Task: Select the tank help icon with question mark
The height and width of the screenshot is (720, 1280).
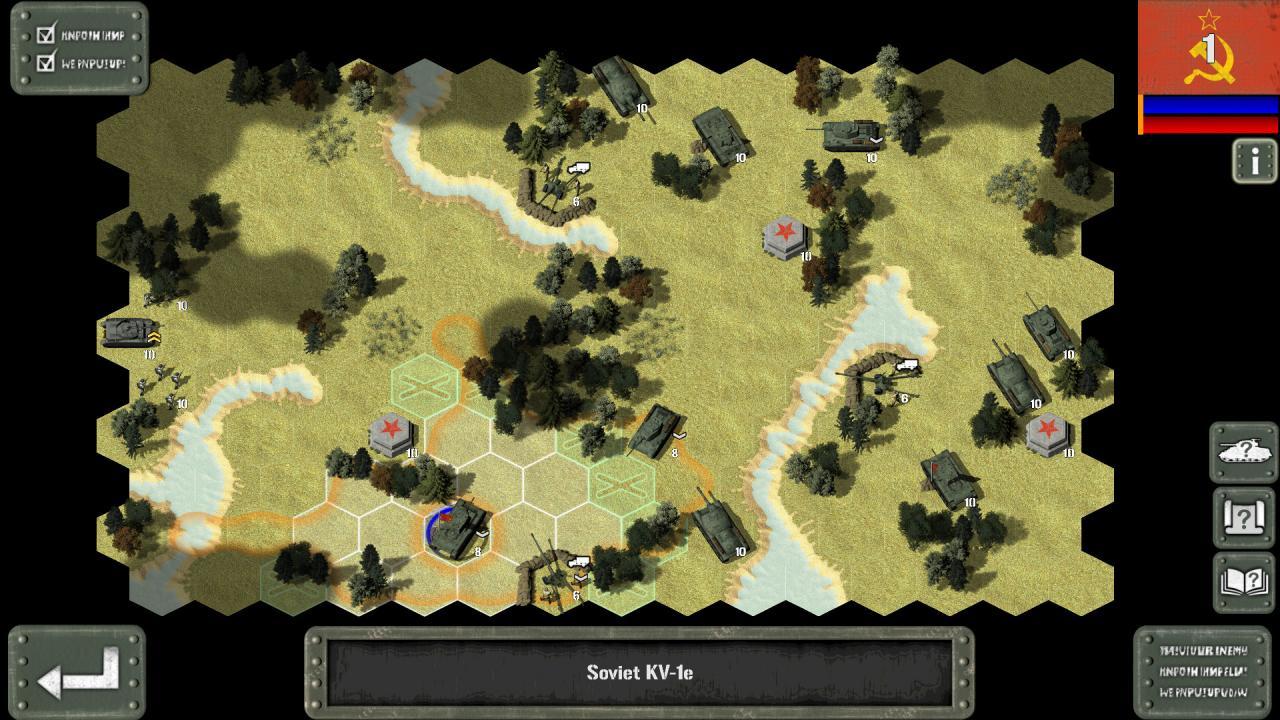Action: pos(1241,451)
